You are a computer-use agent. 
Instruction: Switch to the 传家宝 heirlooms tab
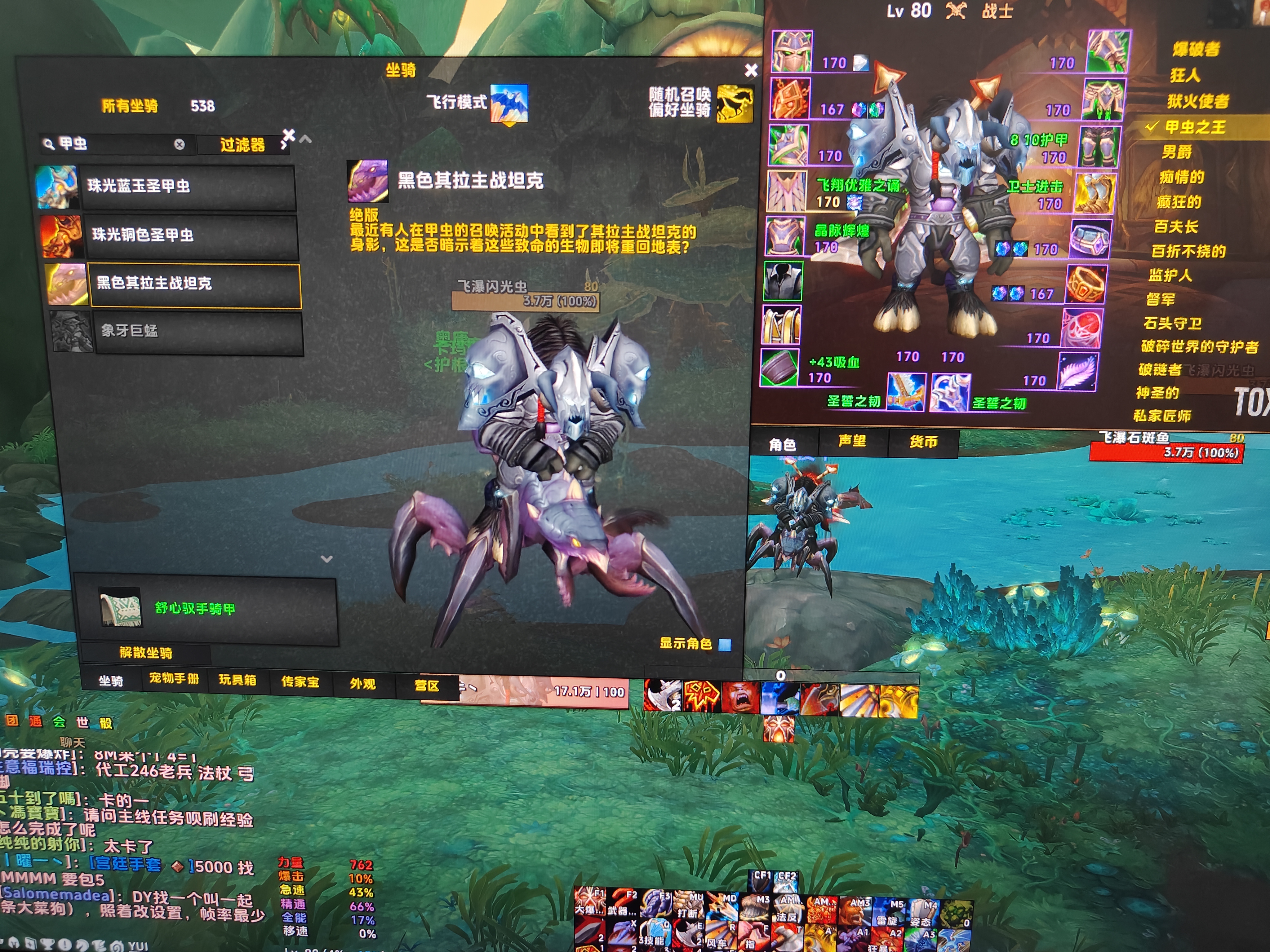tap(300, 682)
